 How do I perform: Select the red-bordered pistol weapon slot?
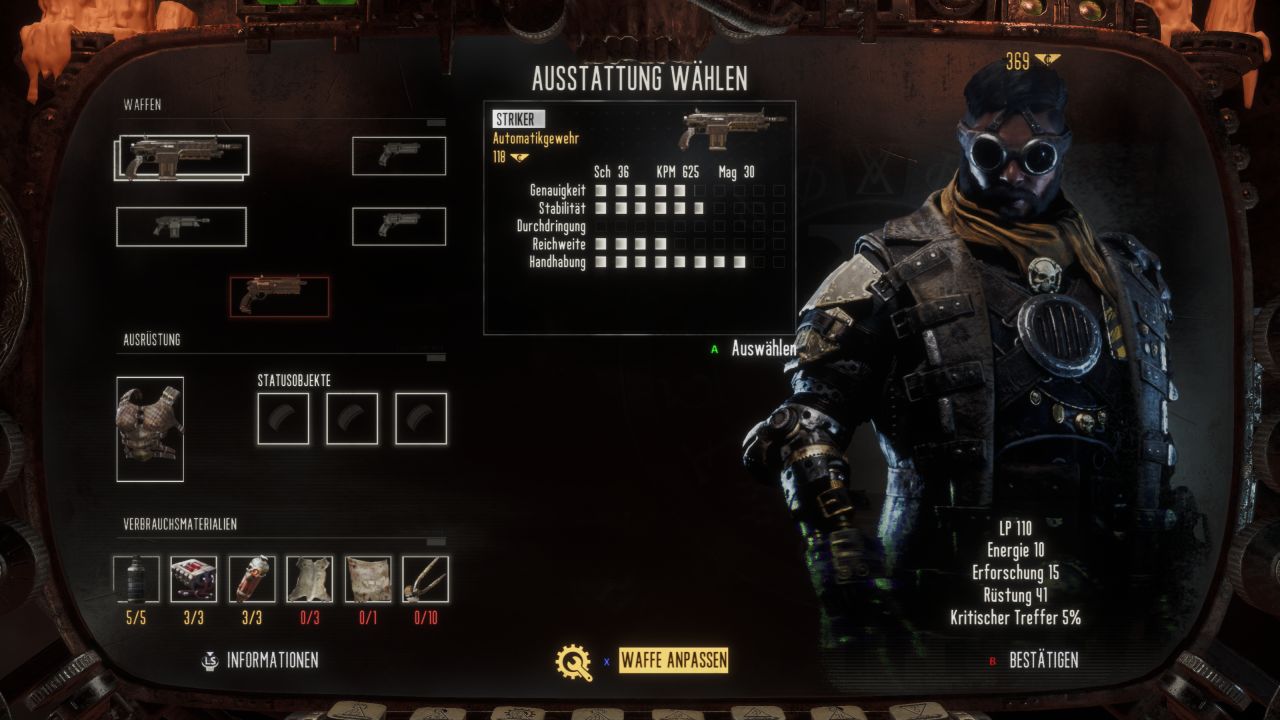point(279,296)
